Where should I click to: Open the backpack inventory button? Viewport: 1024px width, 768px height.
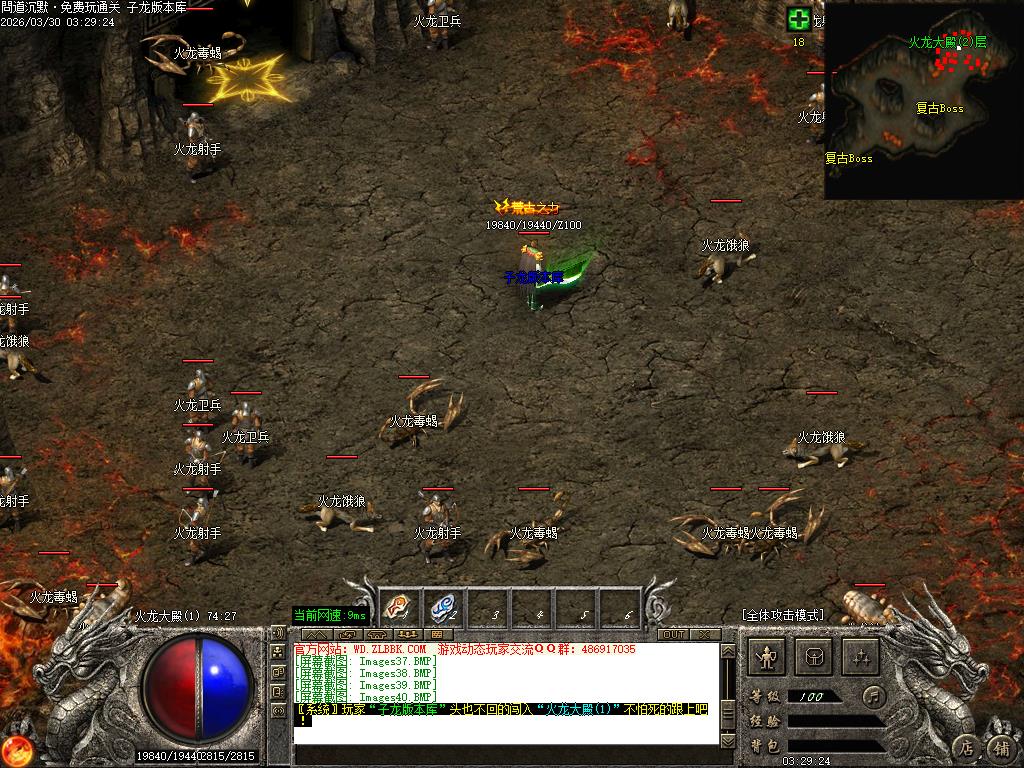(814, 657)
